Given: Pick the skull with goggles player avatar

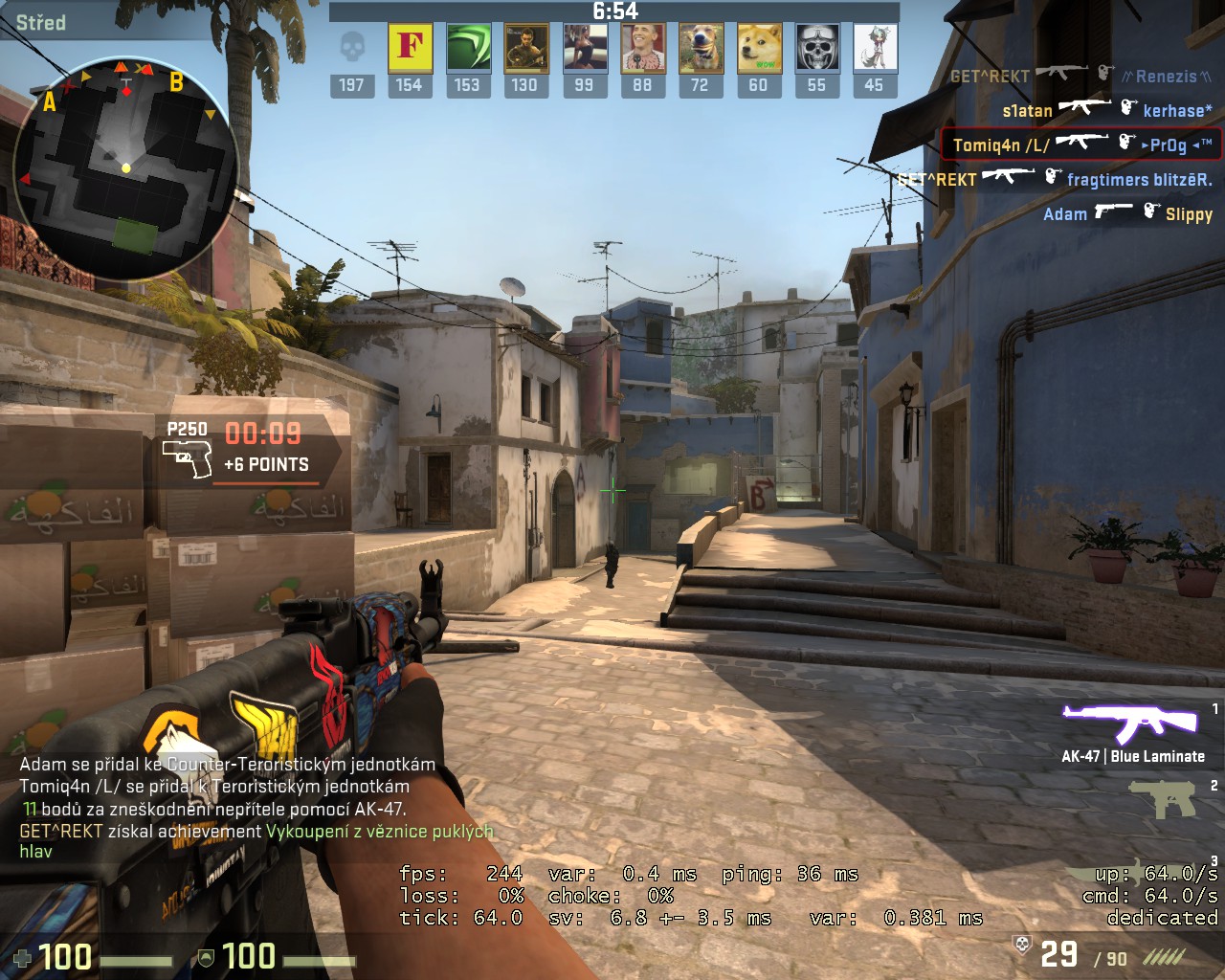Looking at the screenshot, I should click(816, 48).
